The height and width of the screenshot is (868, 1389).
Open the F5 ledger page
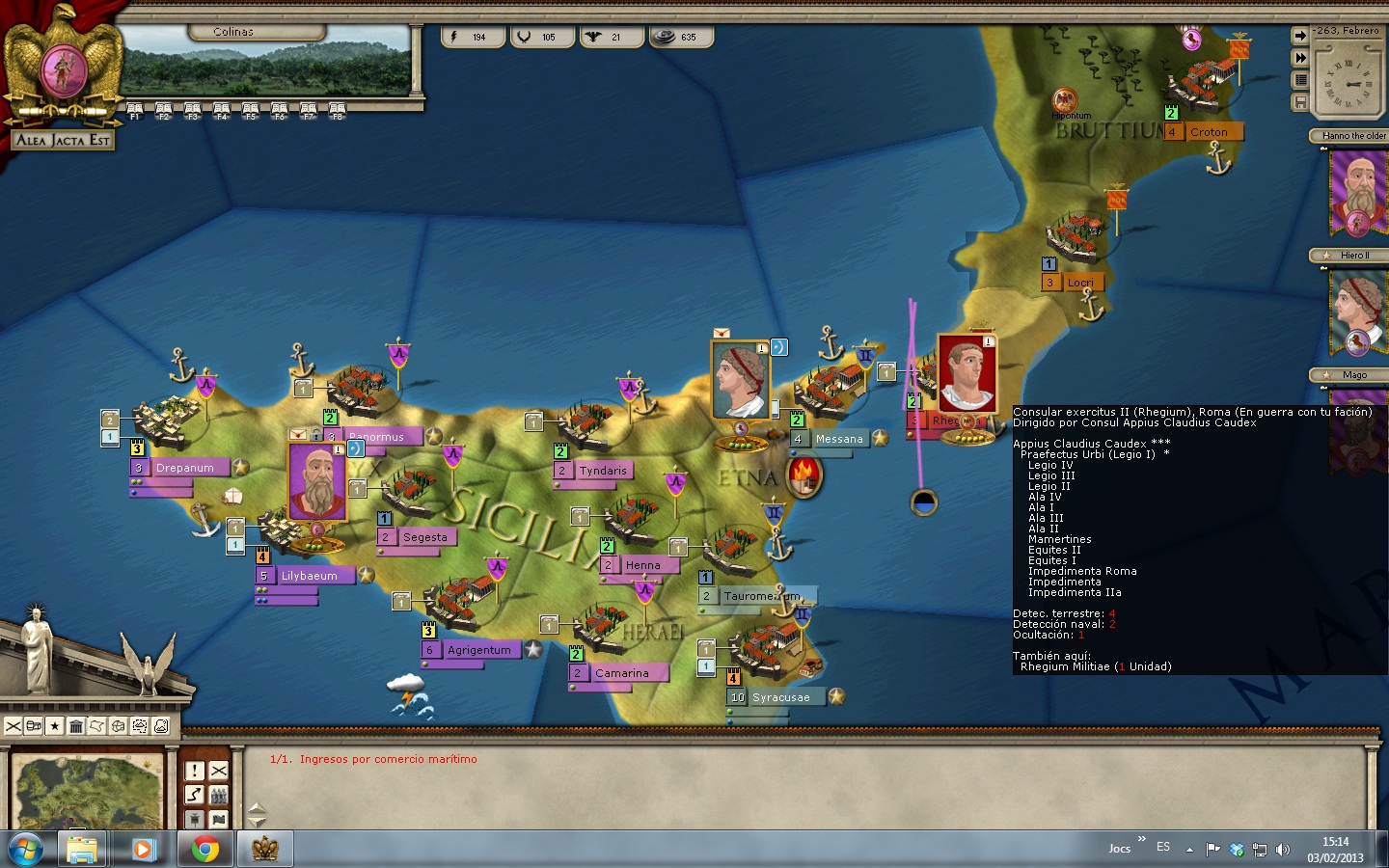(x=250, y=110)
